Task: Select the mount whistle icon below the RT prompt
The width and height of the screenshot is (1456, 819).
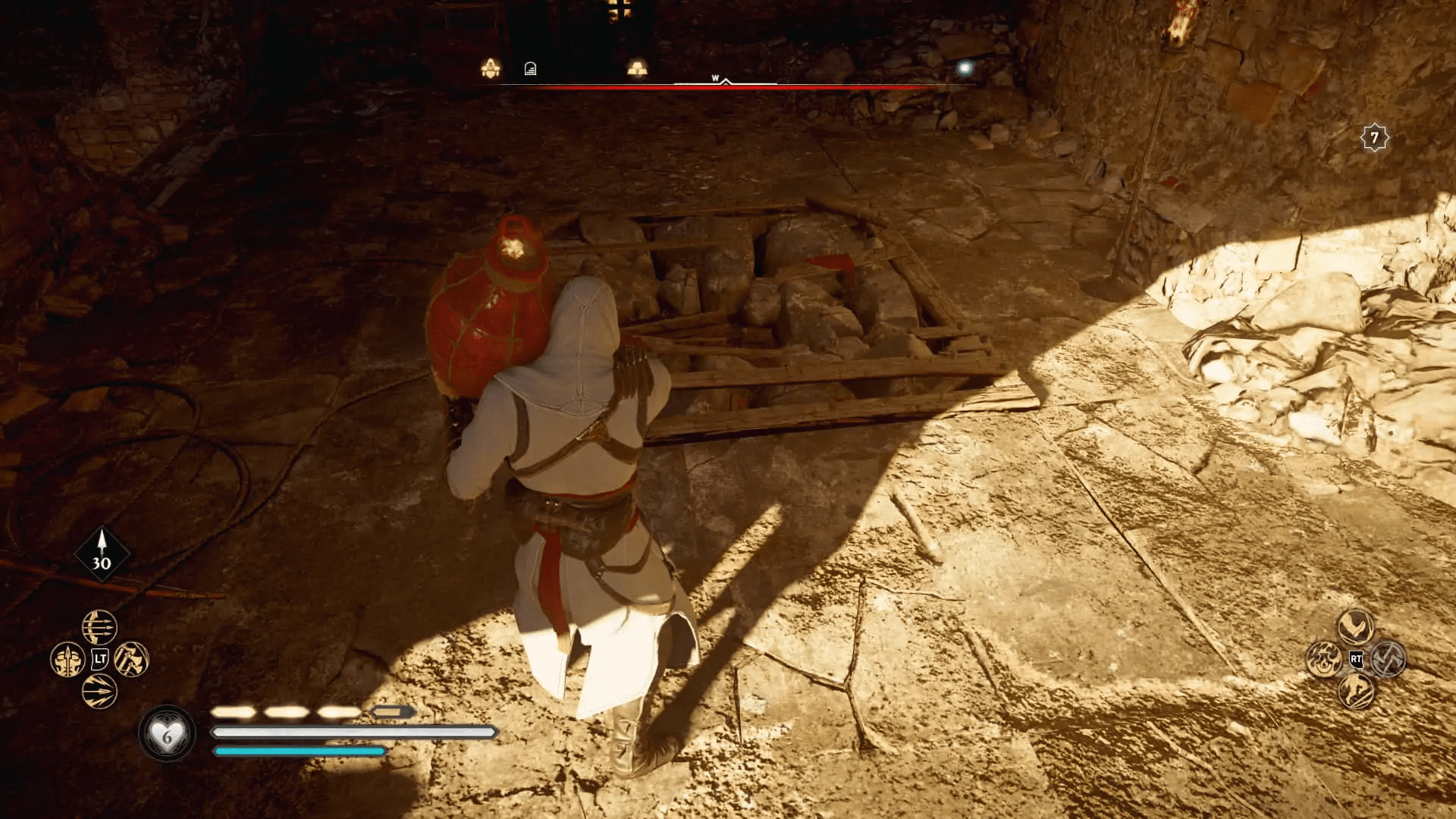Action: click(x=1357, y=692)
